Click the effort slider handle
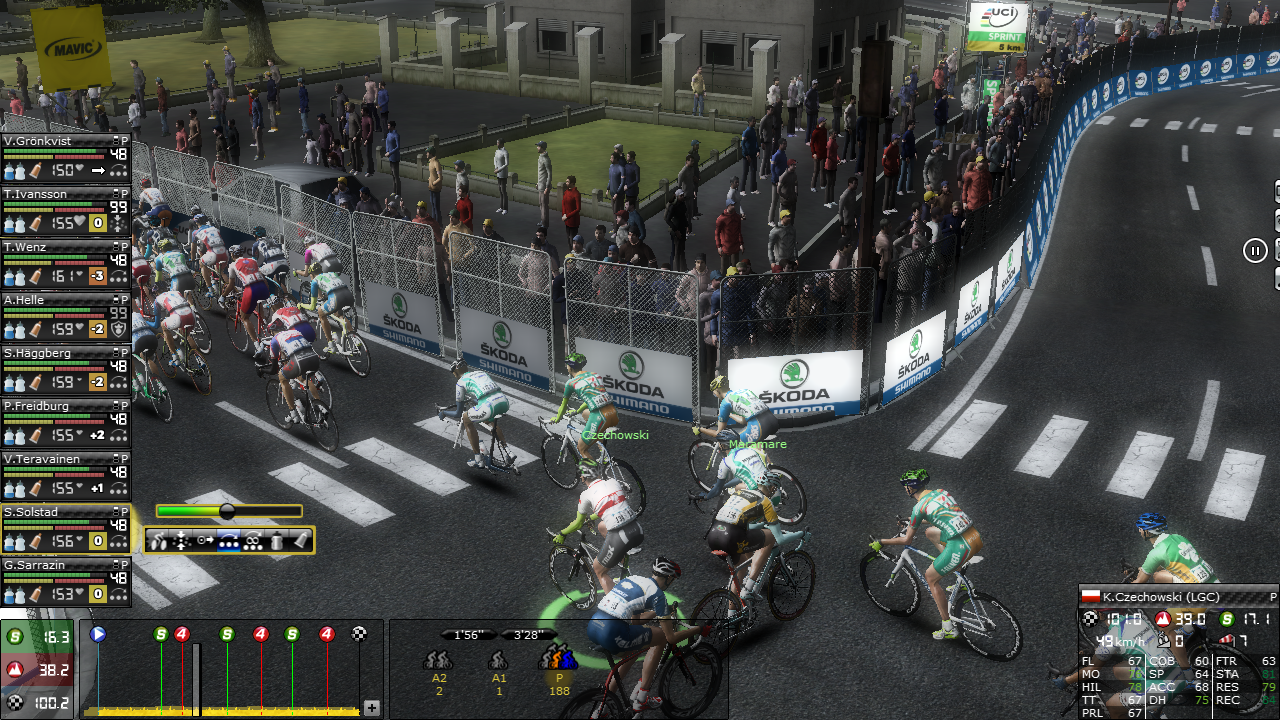The width and height of the screenshot is (1280, 720). coord(227,511)
